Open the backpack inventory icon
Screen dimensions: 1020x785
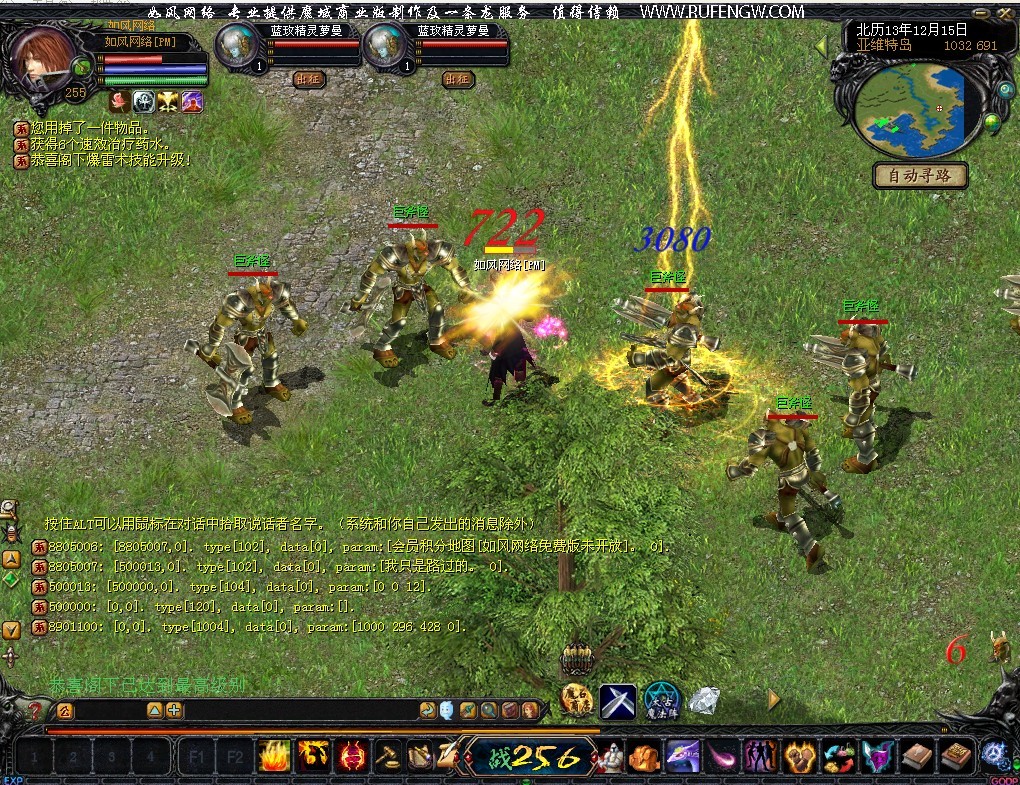coord(577,659)
